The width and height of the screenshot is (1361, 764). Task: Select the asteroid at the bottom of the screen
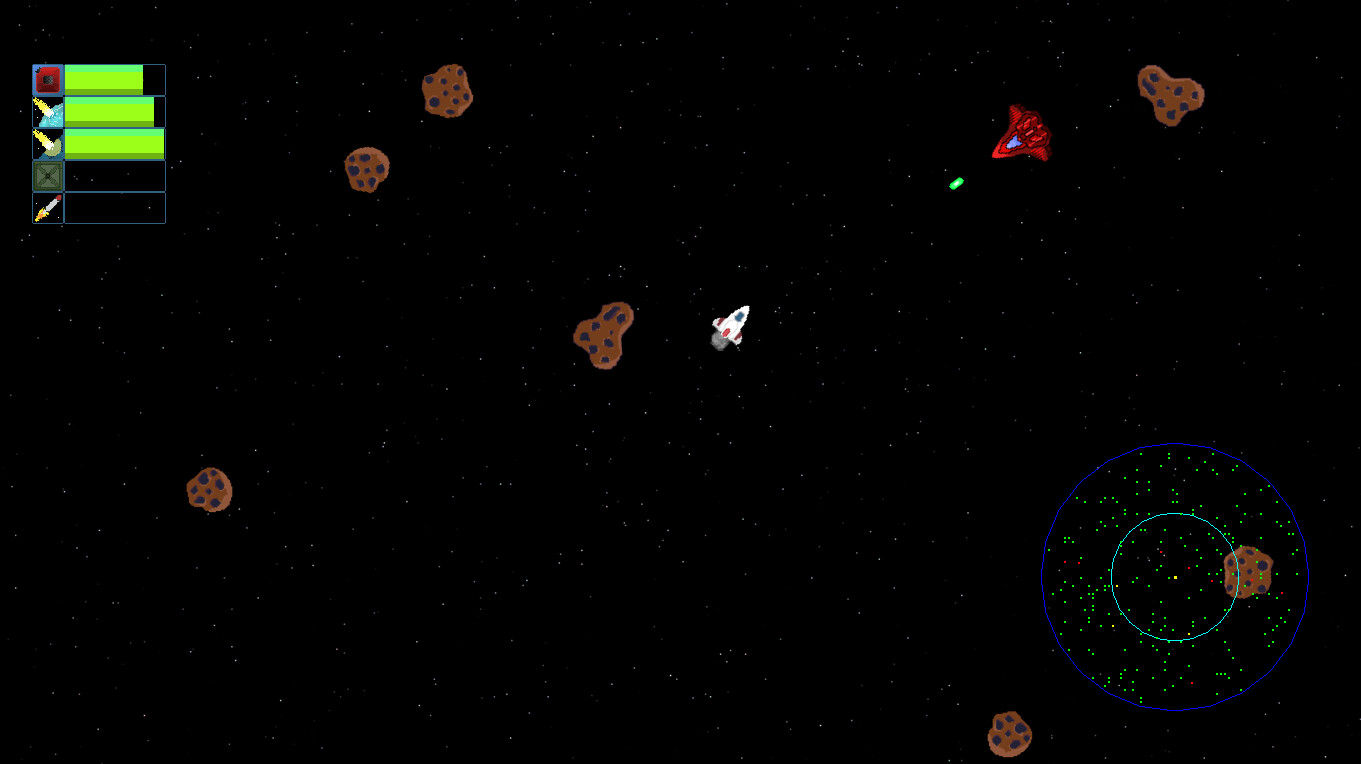point(1010,735)
